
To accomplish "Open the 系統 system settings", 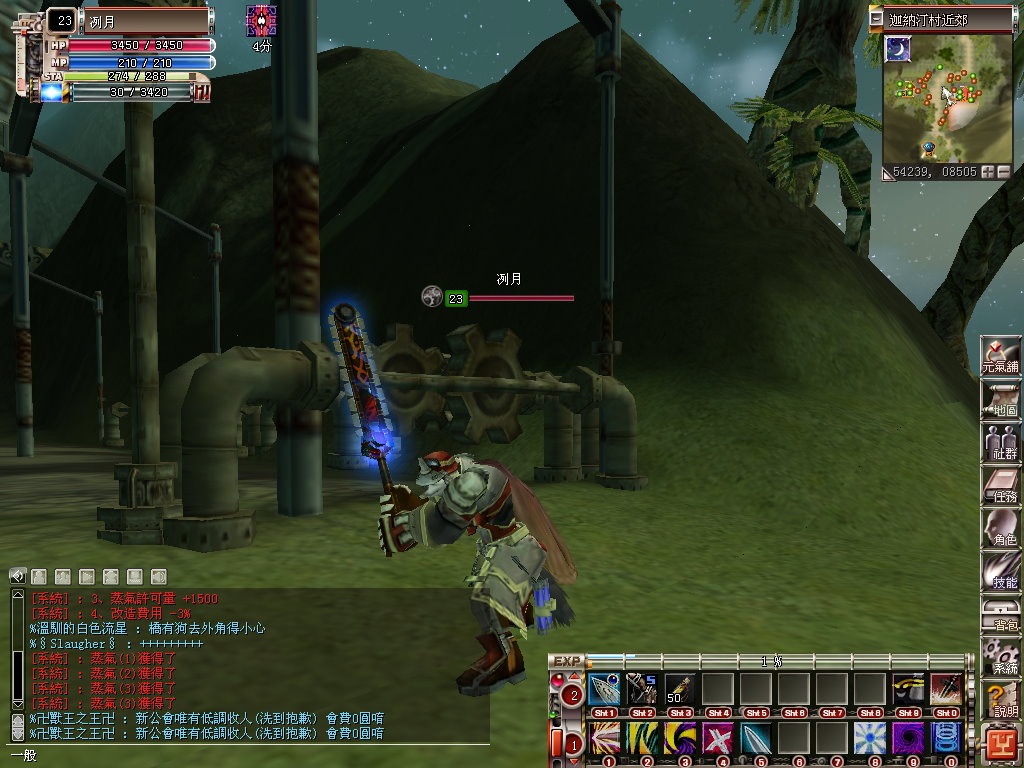I will 1000,656.
